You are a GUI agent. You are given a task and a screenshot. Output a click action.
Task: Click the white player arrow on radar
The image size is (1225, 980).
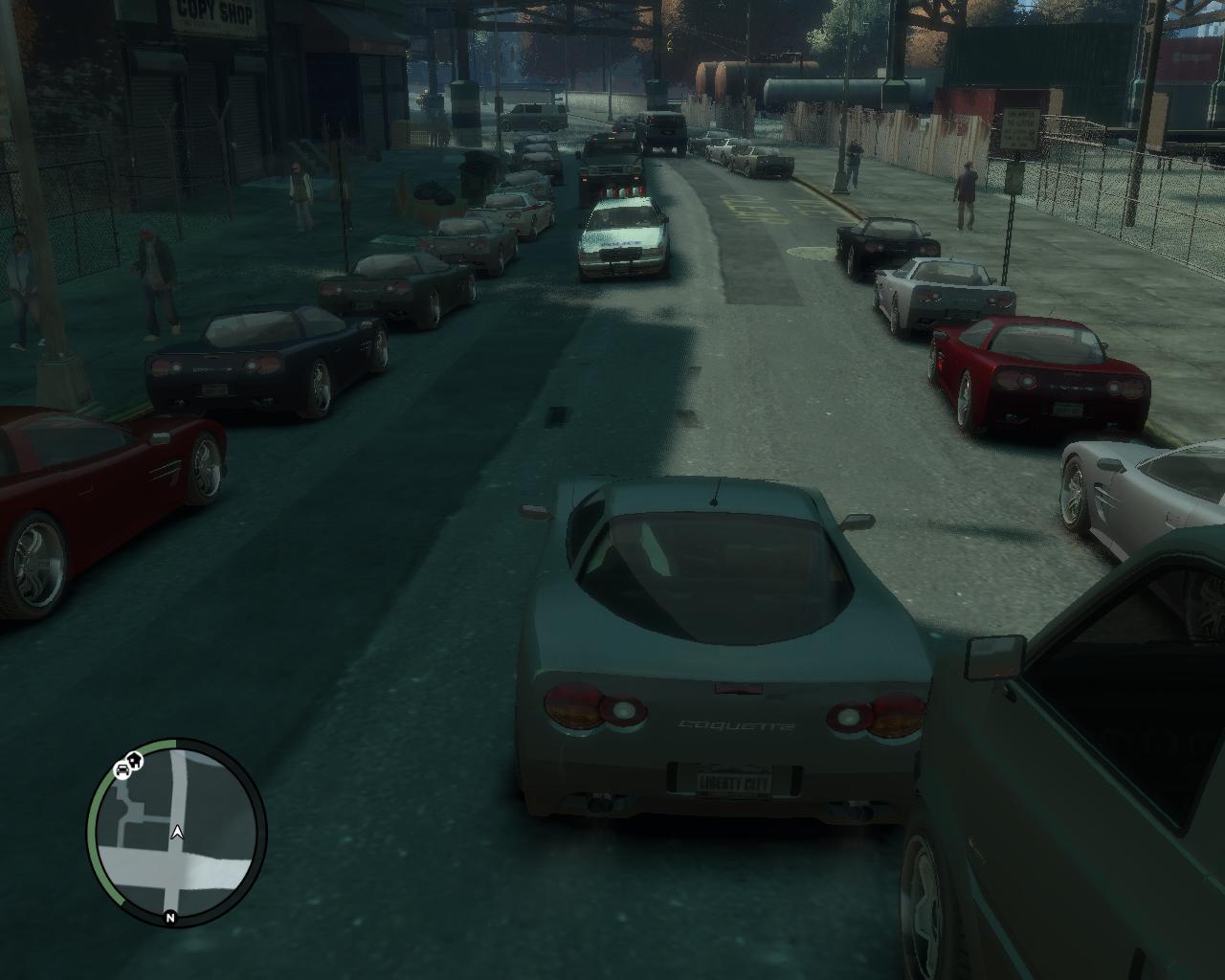pyautogui.click(x=177, y=833)
